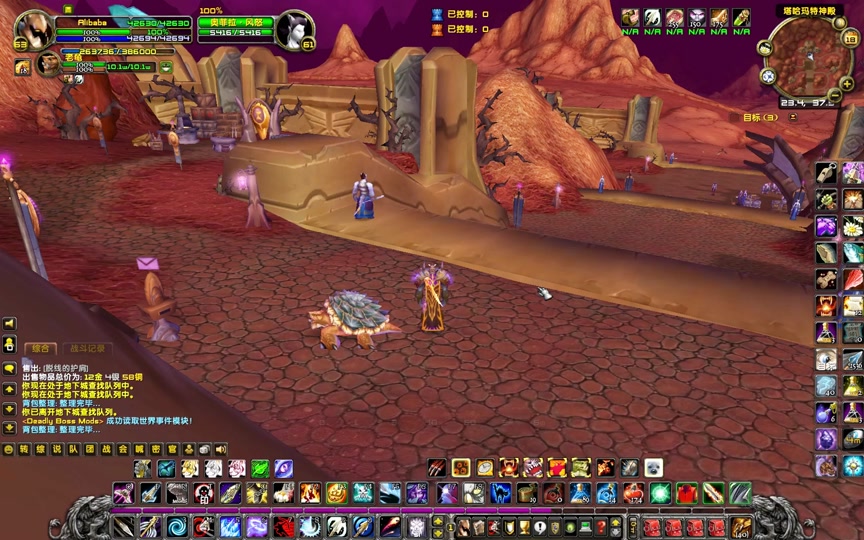Choose the 队 party channel button
Screen dimensions: 864x540
73,449
